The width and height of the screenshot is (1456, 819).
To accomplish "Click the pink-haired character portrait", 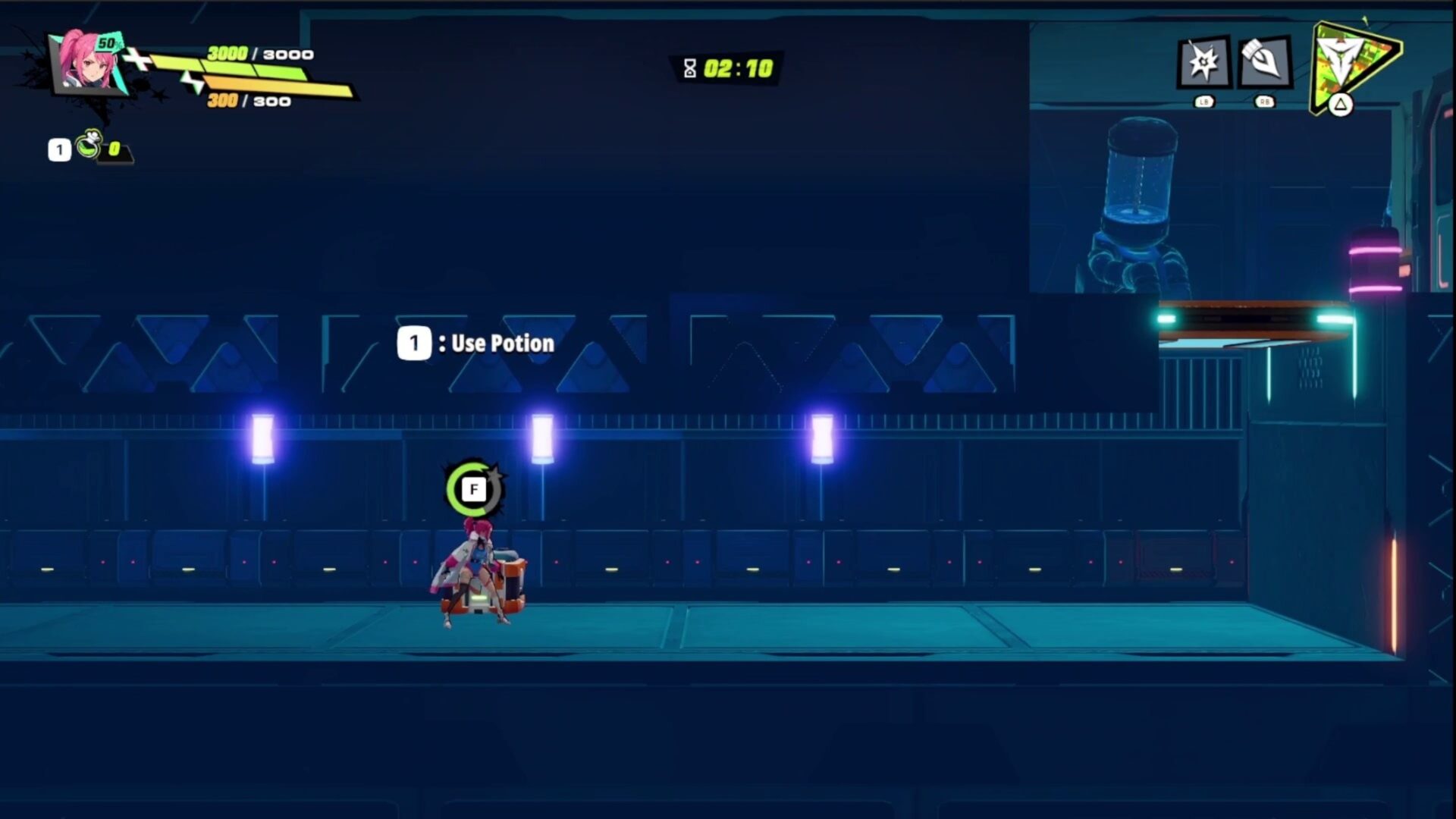I will [x=88, y=64].
